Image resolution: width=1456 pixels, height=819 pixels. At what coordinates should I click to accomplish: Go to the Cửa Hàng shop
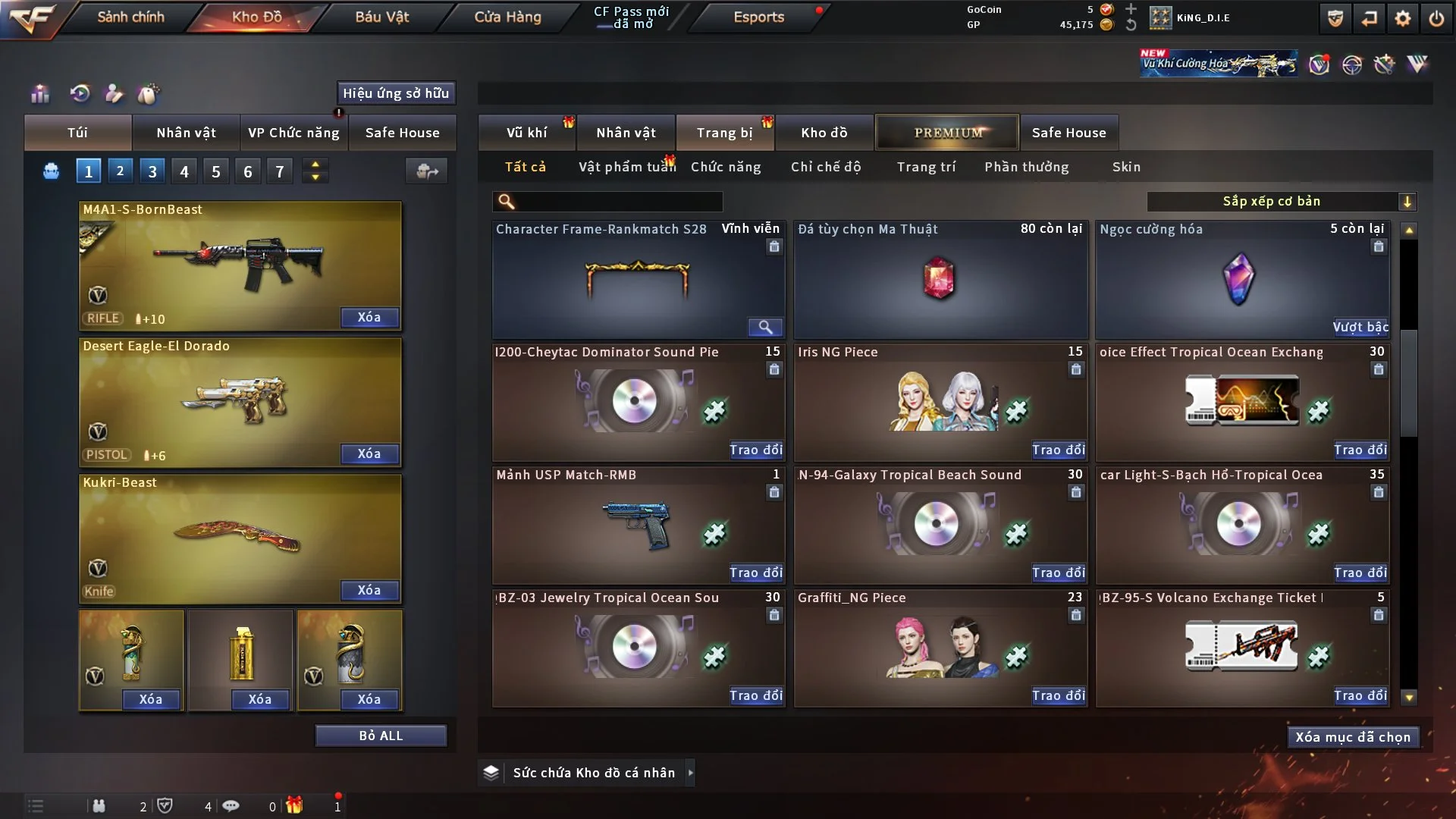(507, 17)
